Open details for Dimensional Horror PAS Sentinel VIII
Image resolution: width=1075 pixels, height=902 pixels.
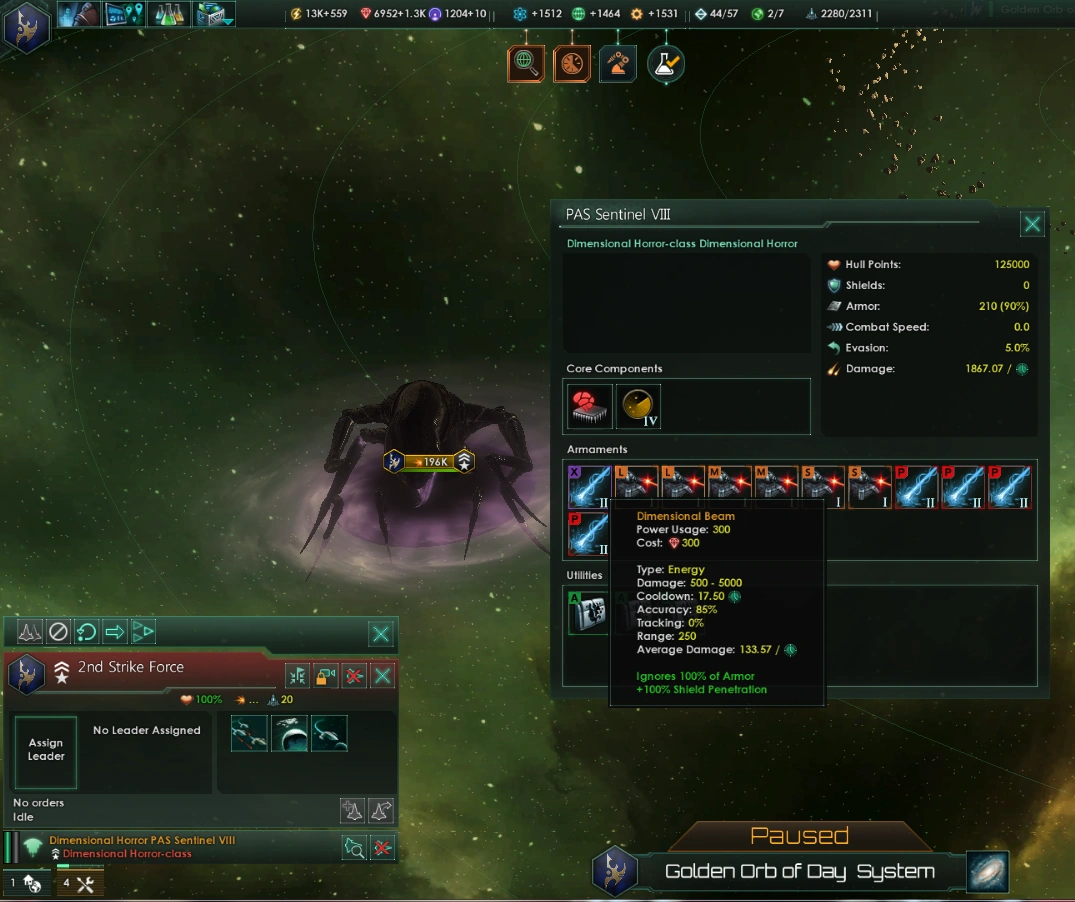point(354,848)
